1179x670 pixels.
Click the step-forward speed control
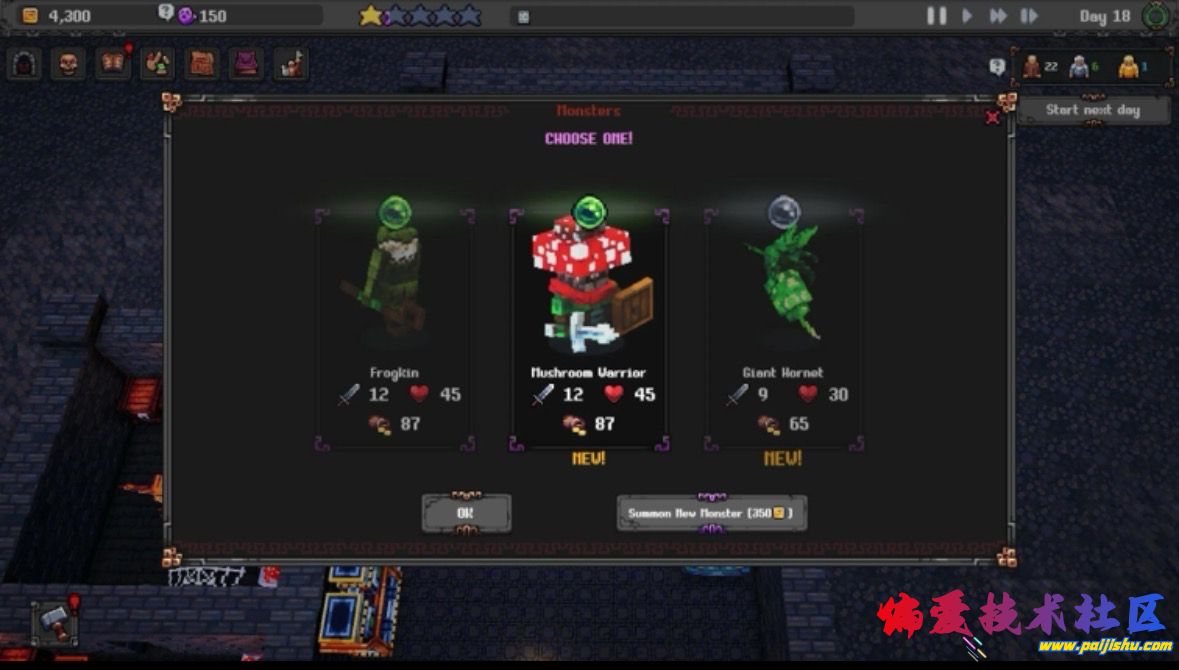pyautogui.click(x=1028, y=16)
